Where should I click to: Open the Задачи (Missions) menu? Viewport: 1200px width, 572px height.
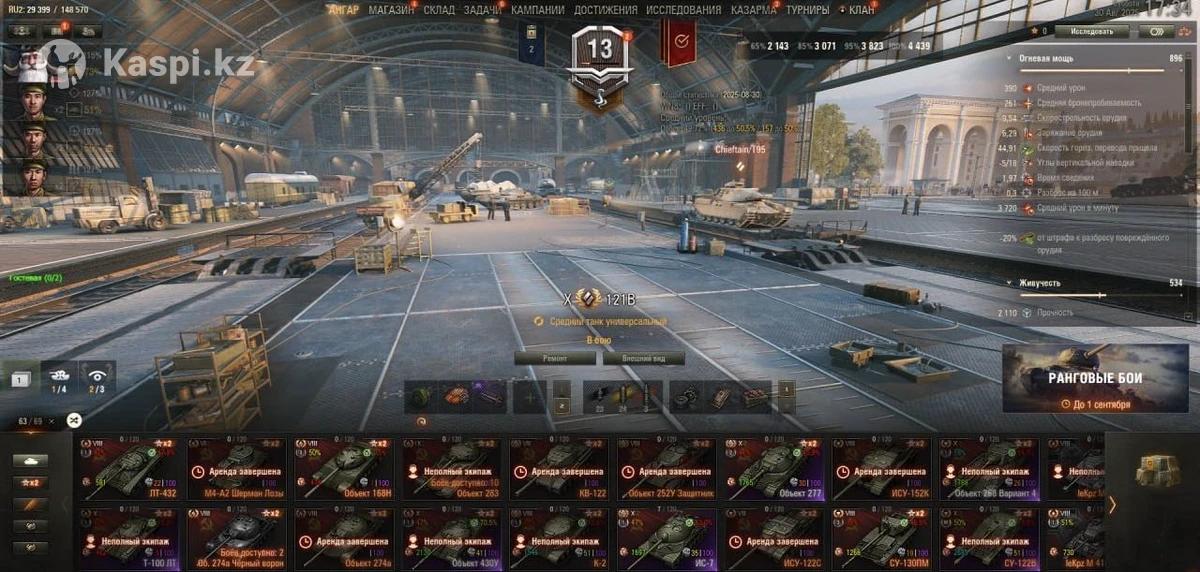pos(483,10)
